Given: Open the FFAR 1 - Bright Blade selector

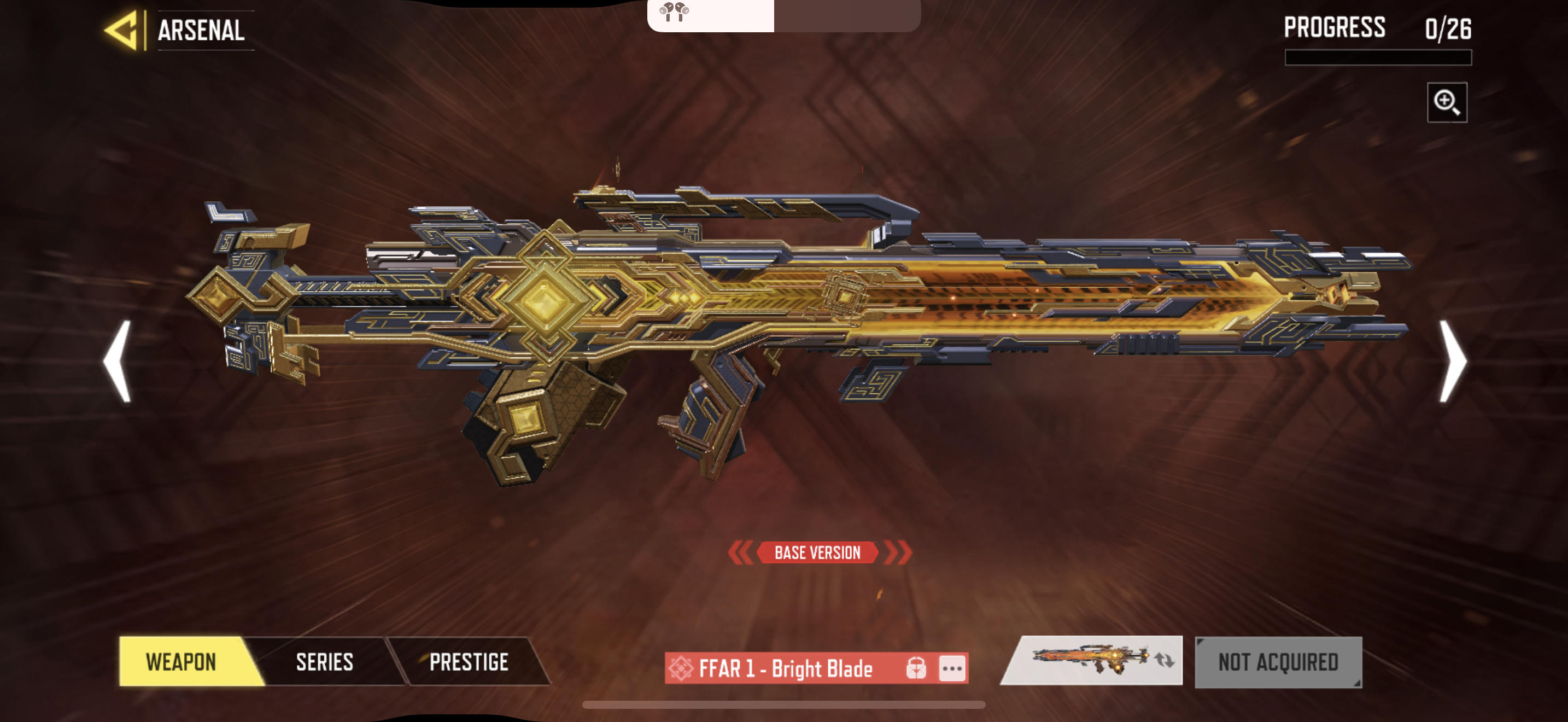Looking at the screenshot, I should tap(785, 668).
